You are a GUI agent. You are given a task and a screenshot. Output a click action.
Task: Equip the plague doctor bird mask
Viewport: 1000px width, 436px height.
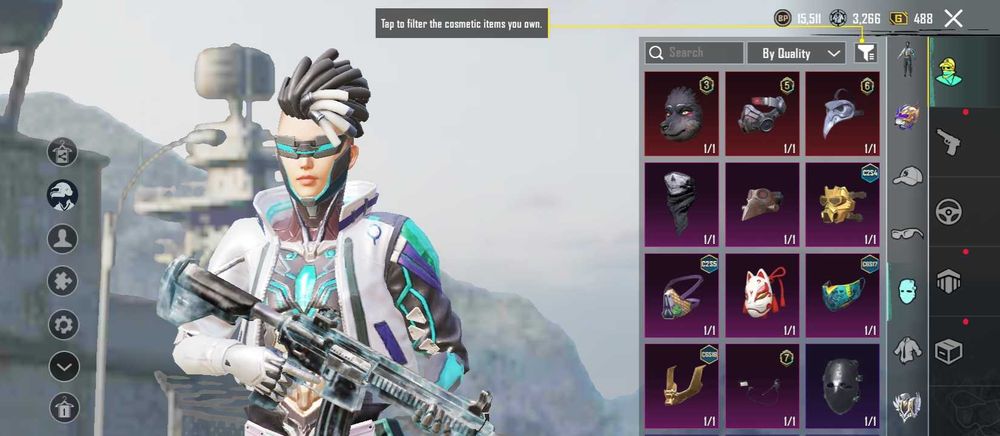[x=842, y=113]
